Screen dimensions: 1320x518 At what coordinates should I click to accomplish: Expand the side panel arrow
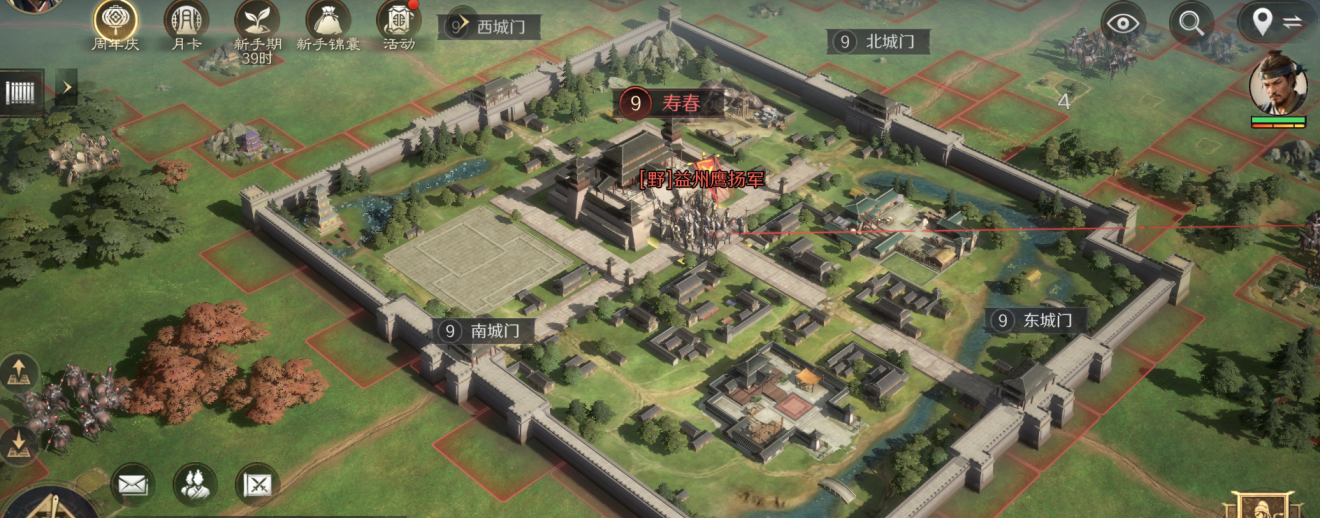(x=66, y=88)
